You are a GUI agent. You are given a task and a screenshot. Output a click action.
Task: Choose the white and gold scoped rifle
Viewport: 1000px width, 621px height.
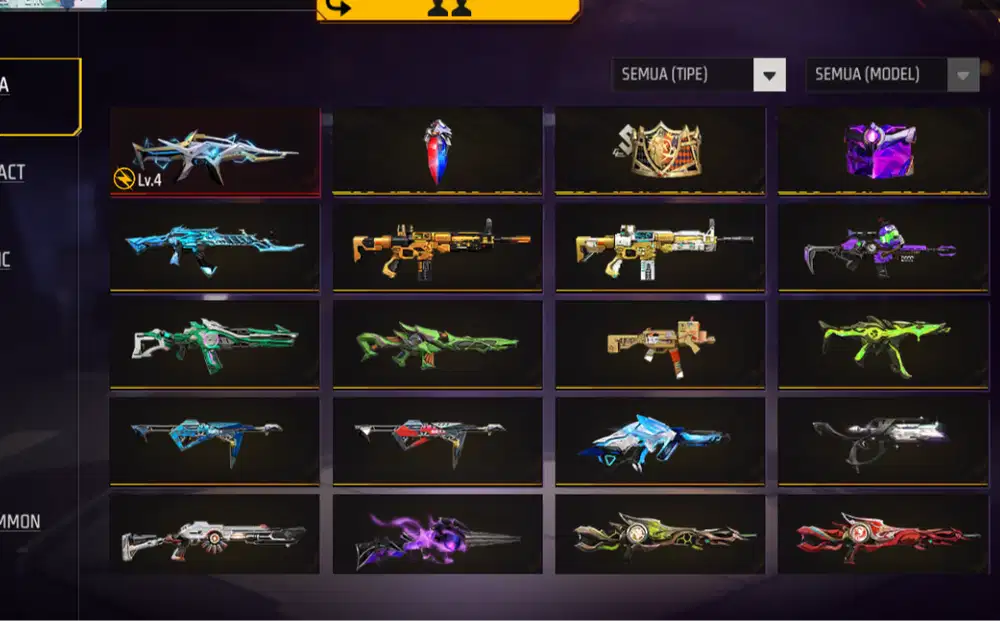[x=660, y=247]
